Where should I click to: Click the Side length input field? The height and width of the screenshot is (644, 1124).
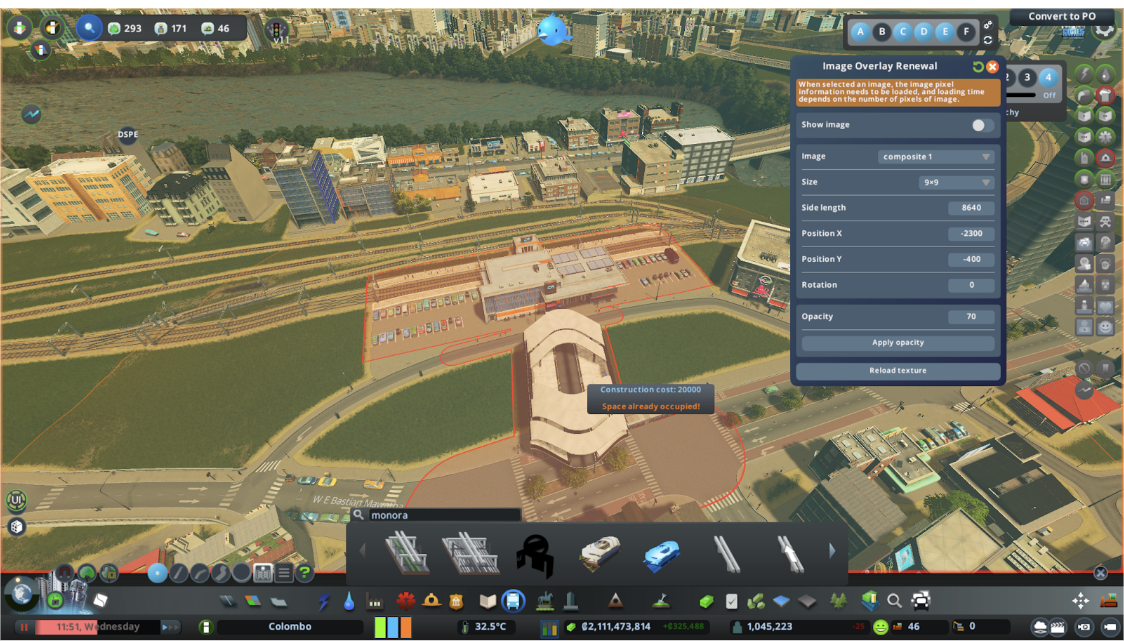(x=971, y=208)
